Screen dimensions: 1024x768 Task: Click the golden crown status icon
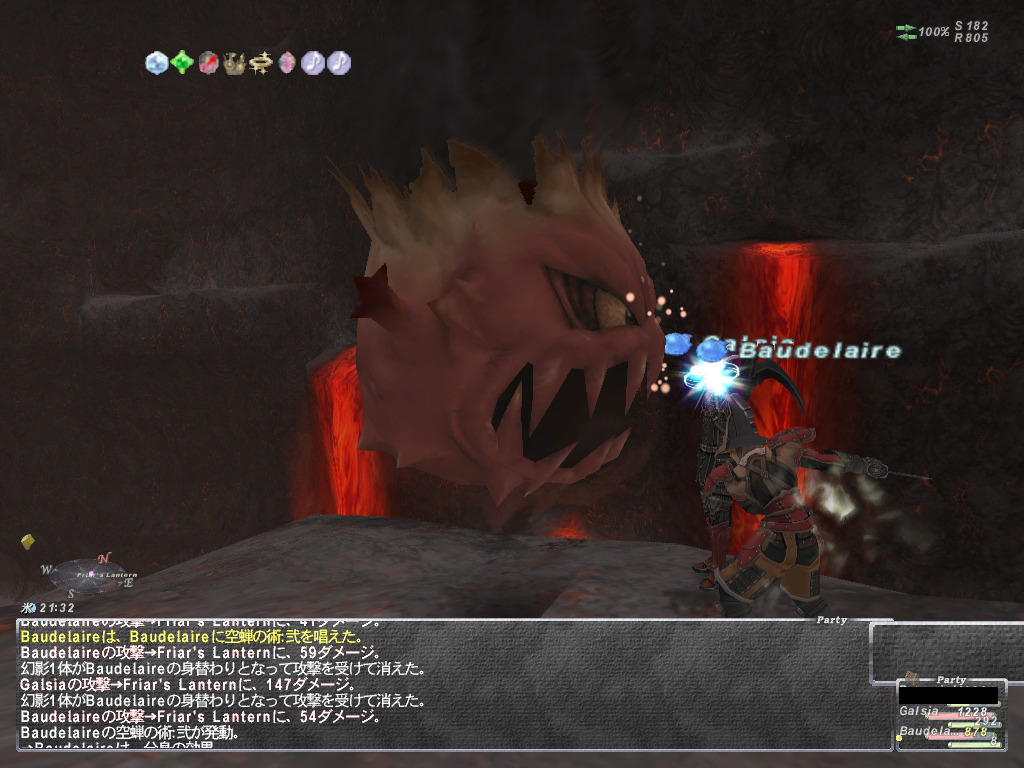[235, 63]
